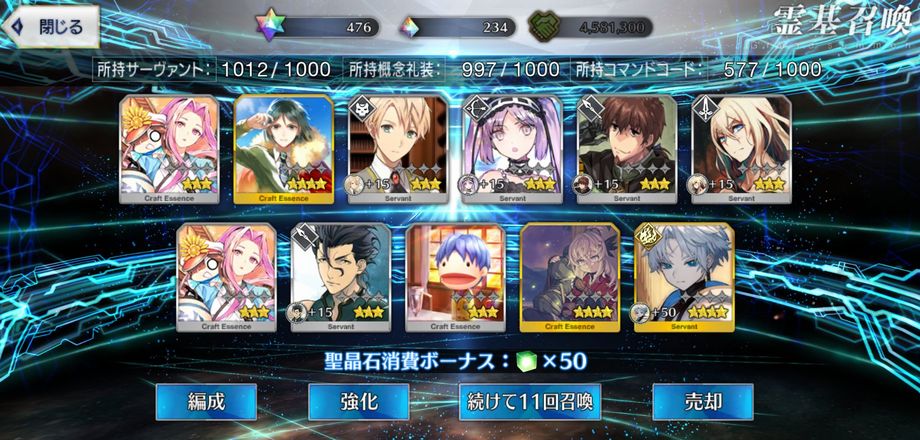
Task: Open the 編成 formation menu
Action: 207,402
